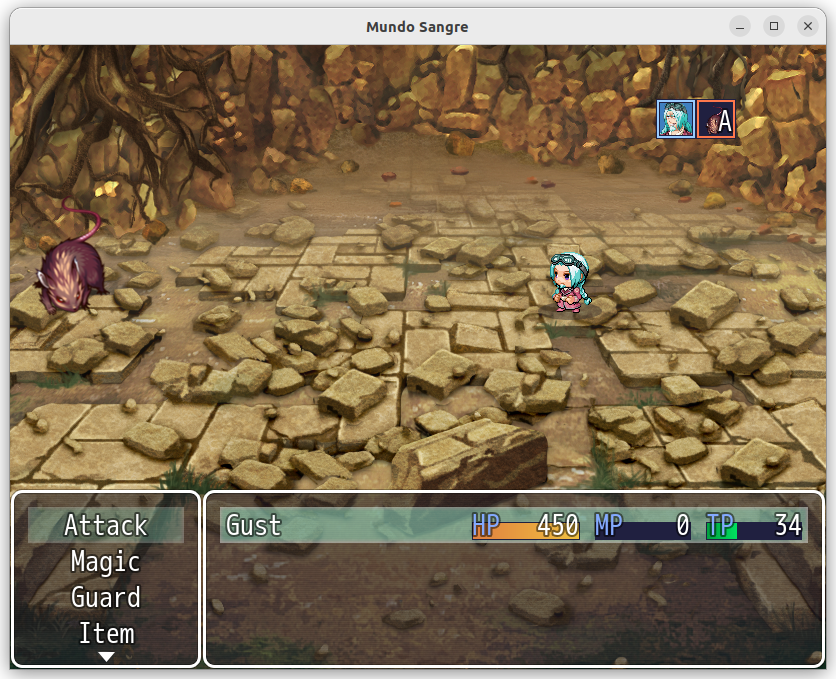The height and width of the screenshot is (679, 836).
Task: Click the down arrow below Item
Action: tap(106, 657)
